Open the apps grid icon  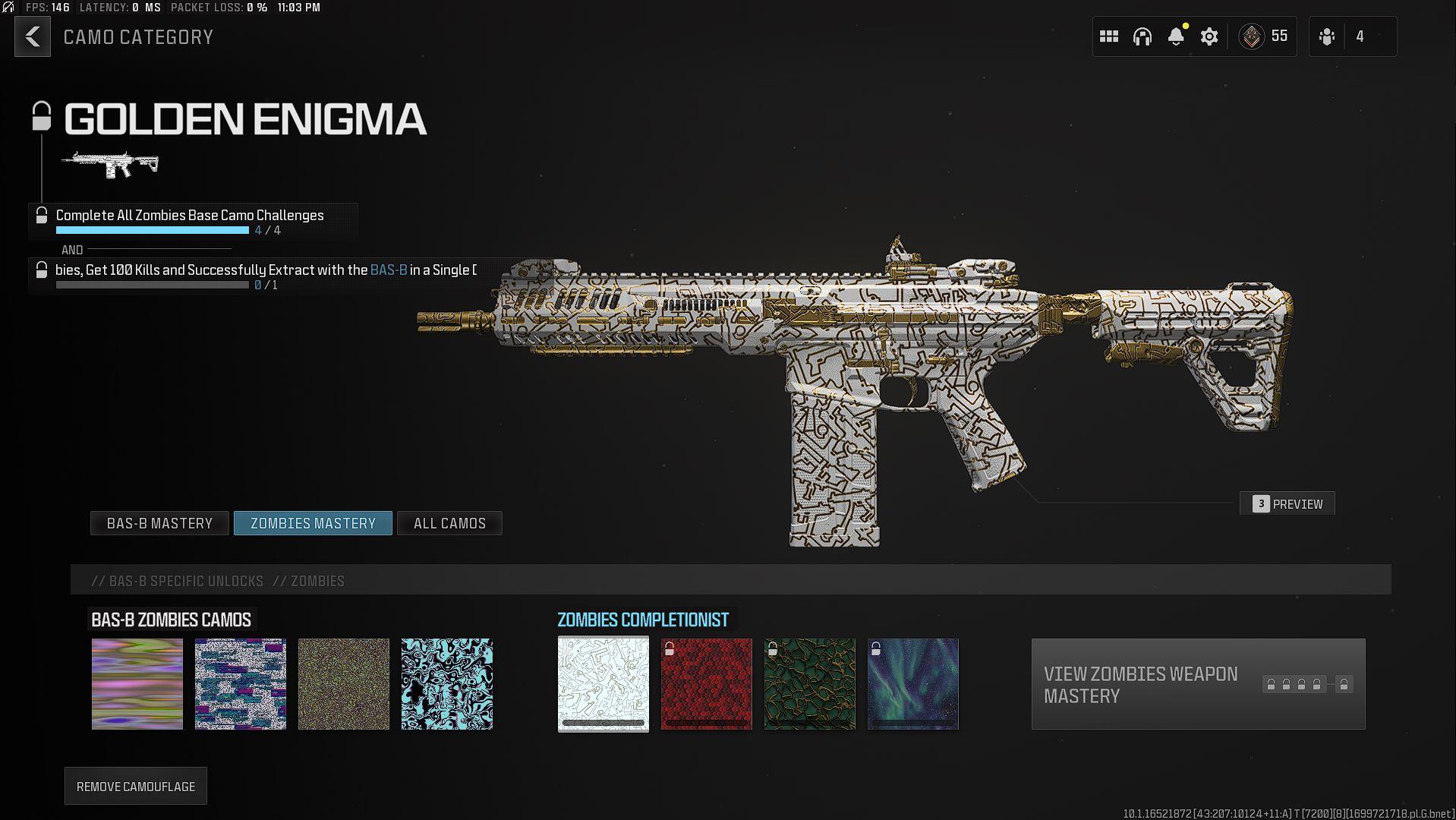point(1108,36)
